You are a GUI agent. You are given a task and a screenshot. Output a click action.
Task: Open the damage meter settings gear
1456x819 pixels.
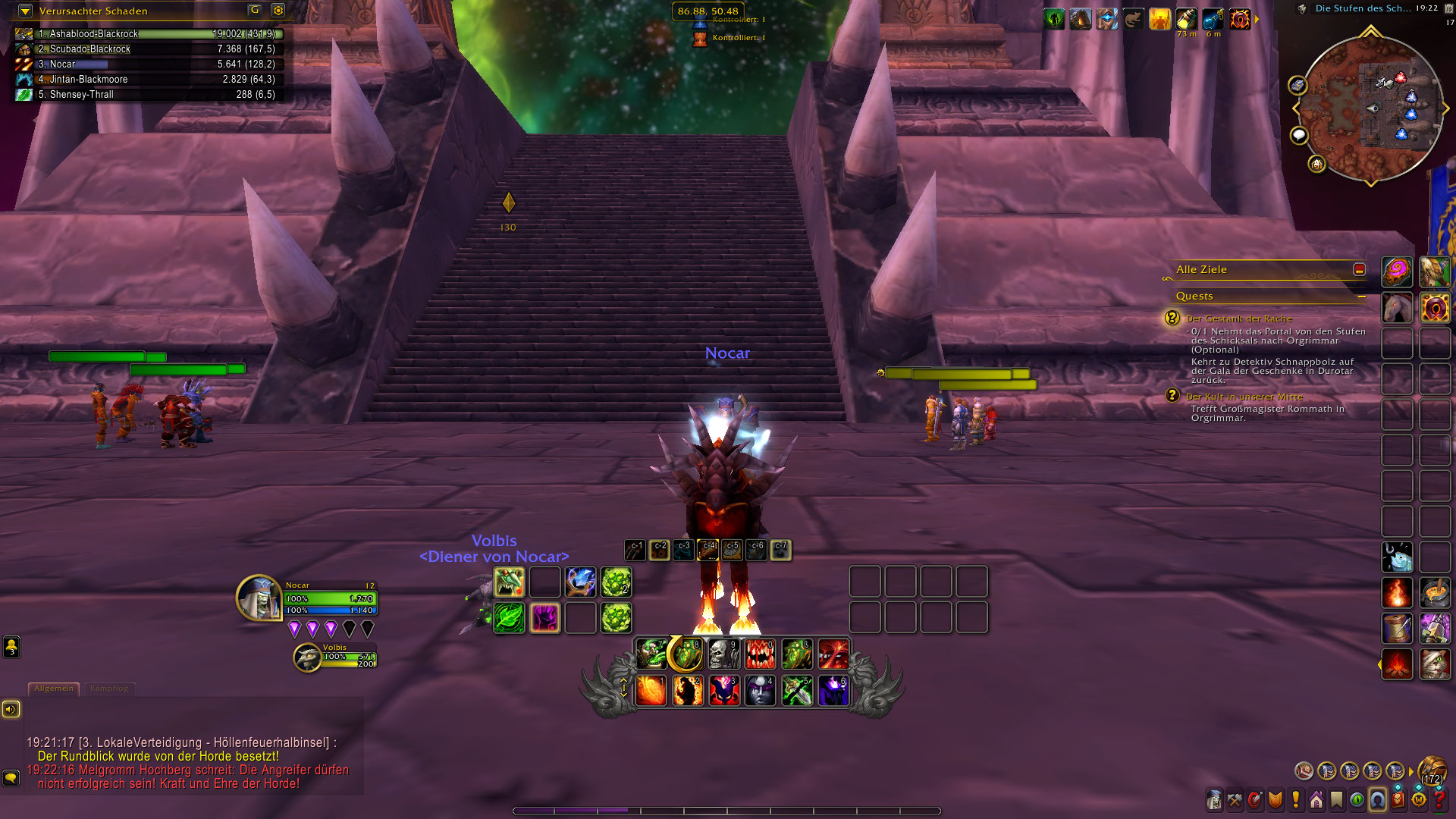pos(278,11)
